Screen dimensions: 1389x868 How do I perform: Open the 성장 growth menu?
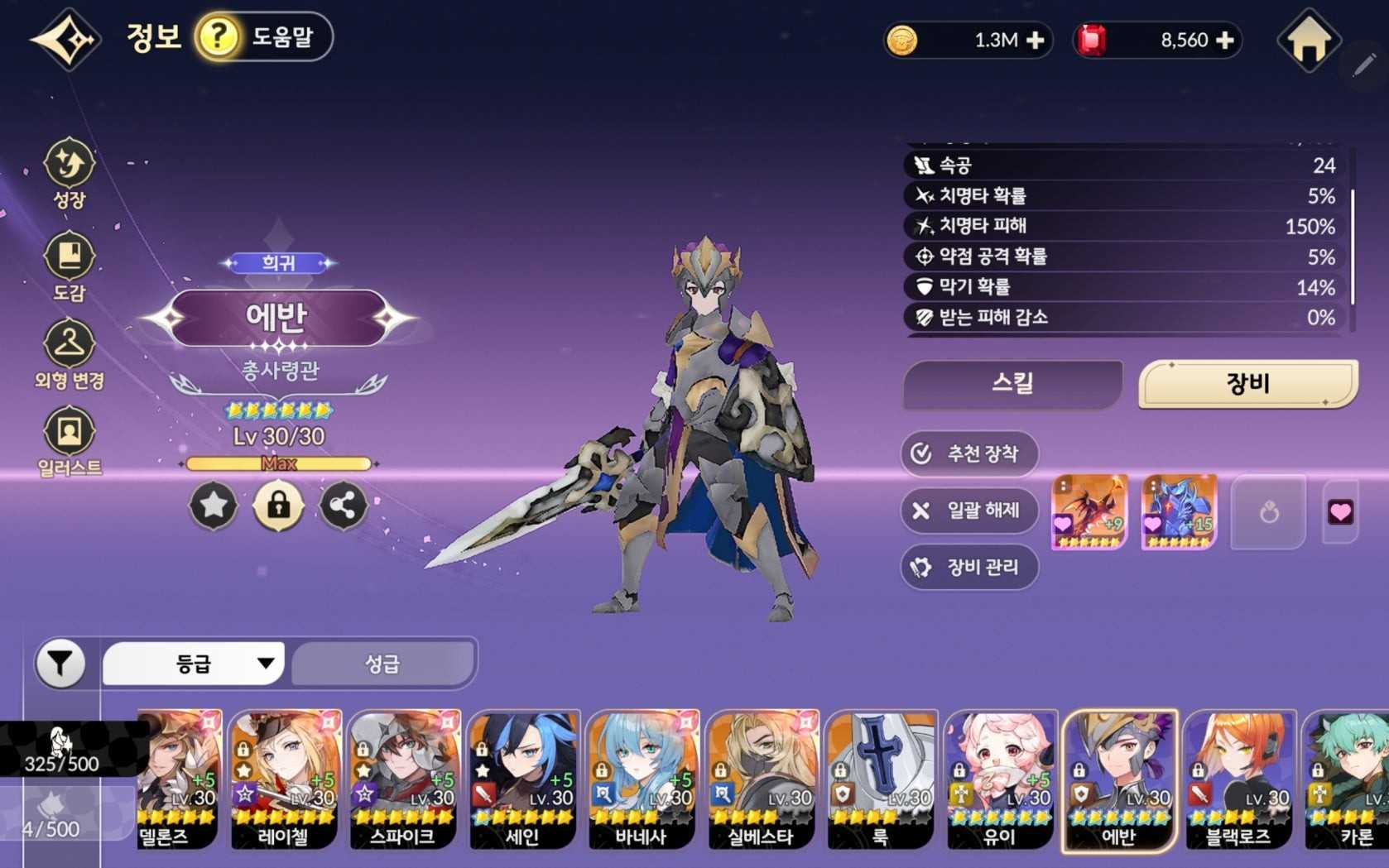[69, 173]
